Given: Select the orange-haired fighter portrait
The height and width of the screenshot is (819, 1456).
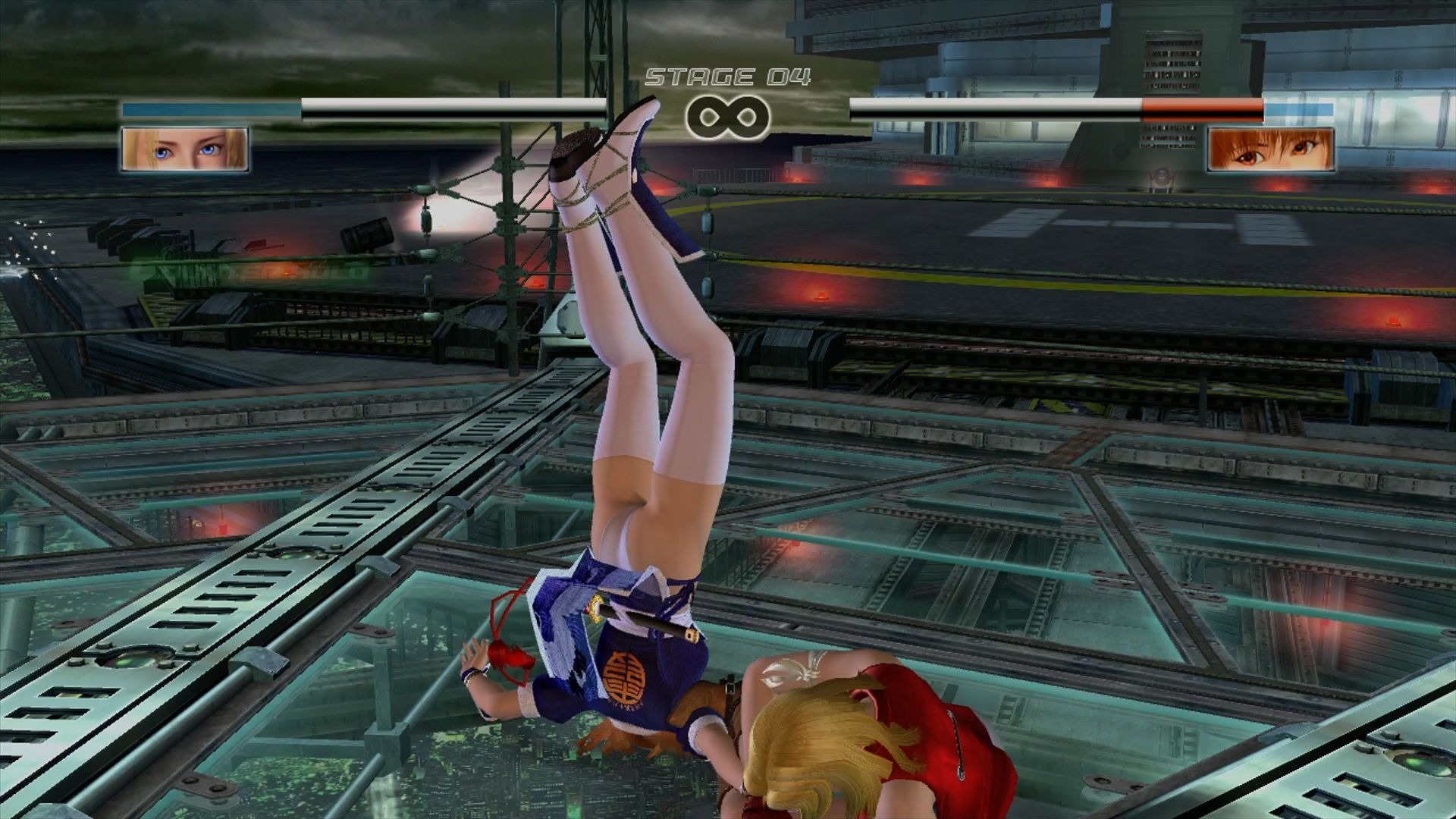Looking at the screenshot, I should point(1270,149).
